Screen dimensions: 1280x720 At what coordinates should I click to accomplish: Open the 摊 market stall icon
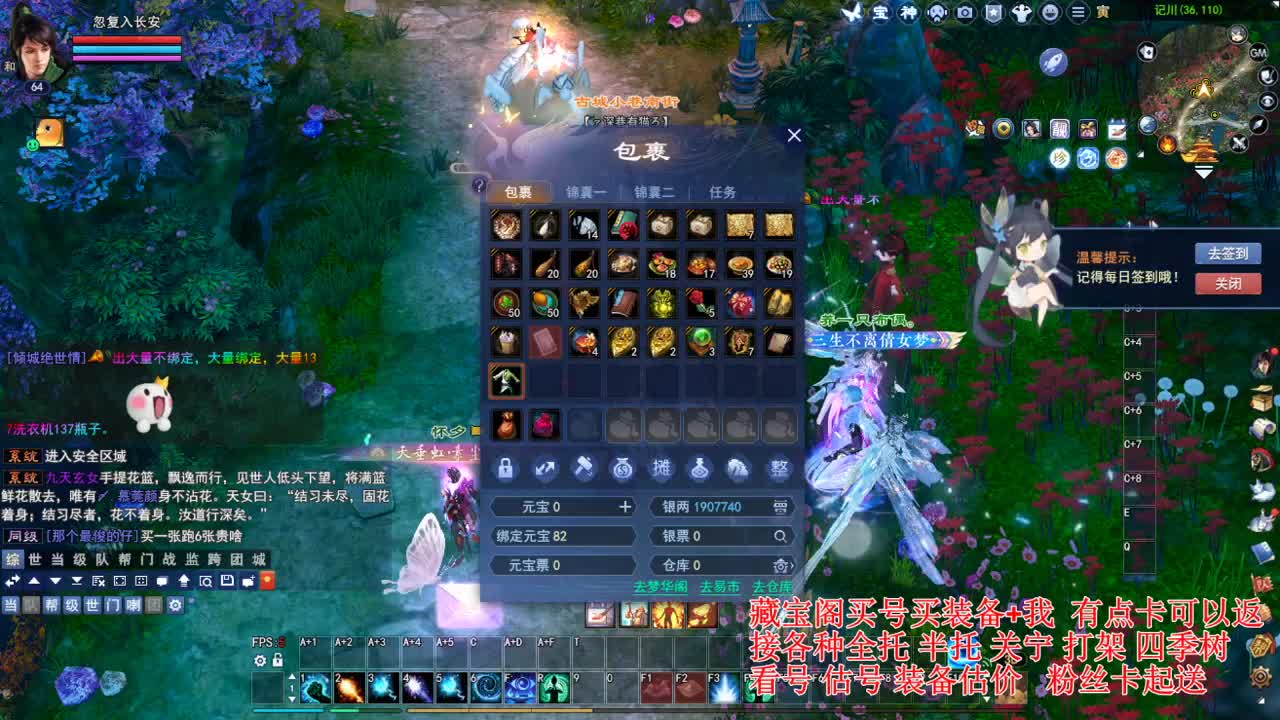tap(662, 468)
